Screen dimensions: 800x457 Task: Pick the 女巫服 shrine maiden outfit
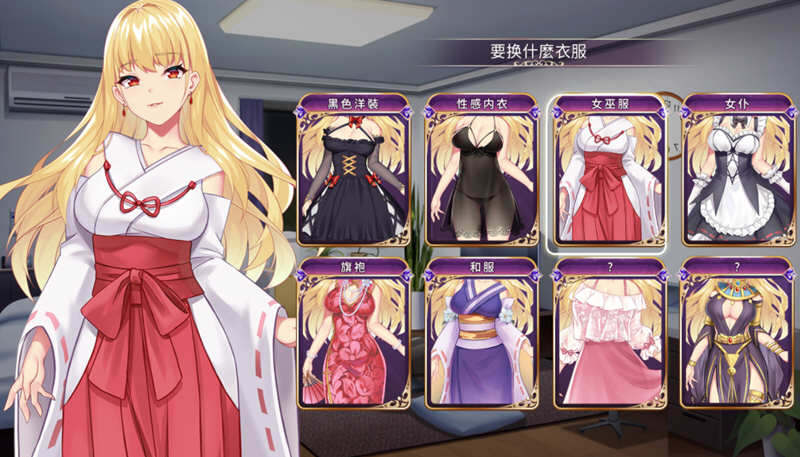(610, 171)
